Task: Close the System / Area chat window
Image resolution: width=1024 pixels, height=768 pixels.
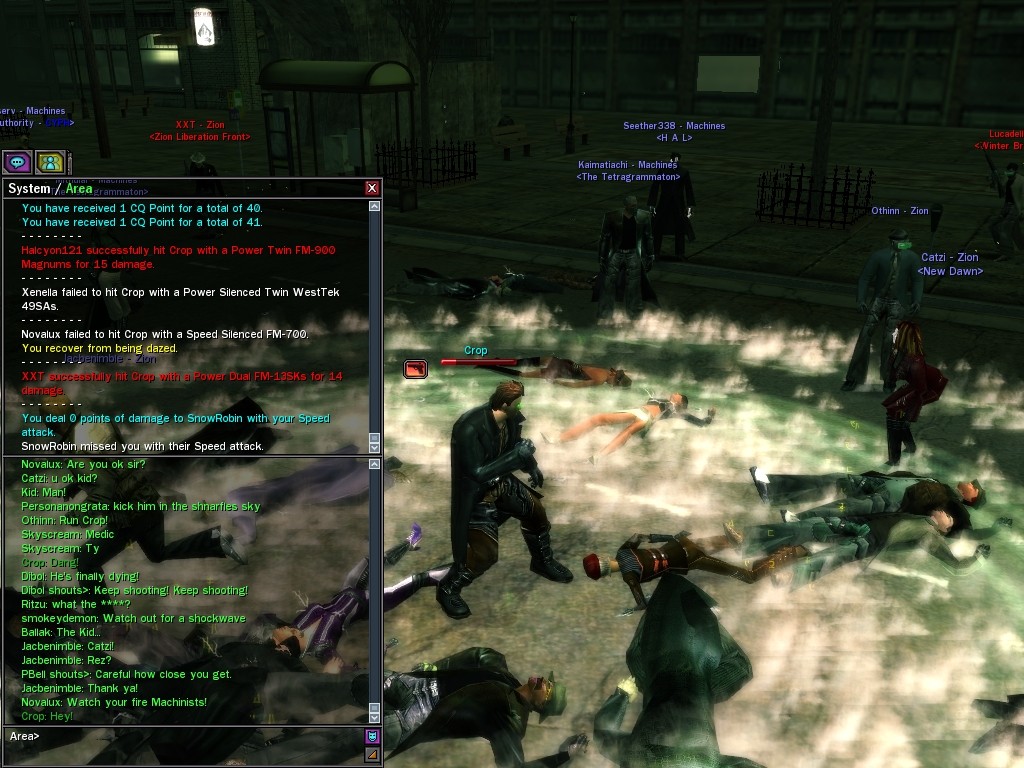Action: pyautogui.click(x=372, y=188)
